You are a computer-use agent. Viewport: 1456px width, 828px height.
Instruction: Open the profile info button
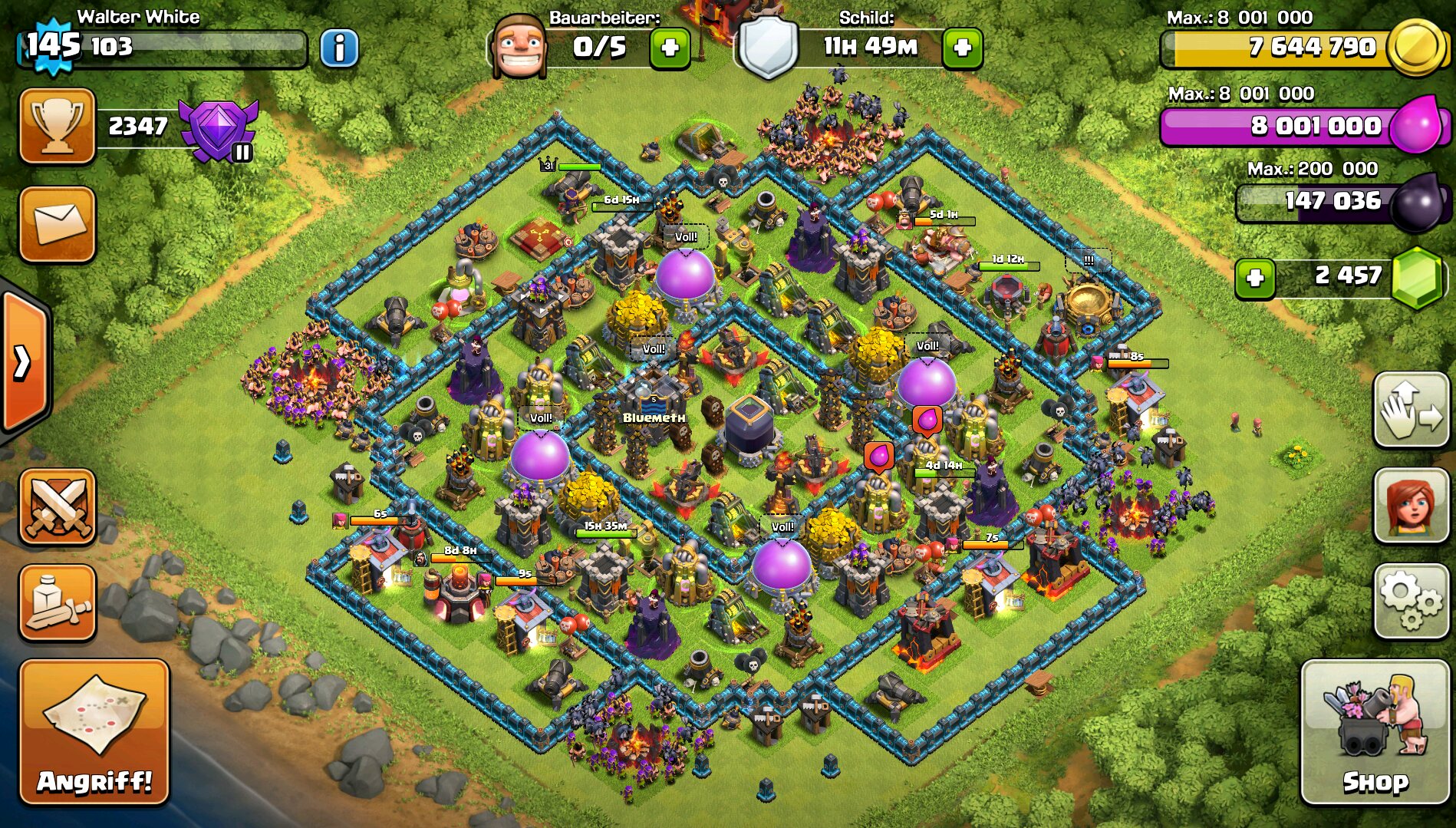point(338,49)
